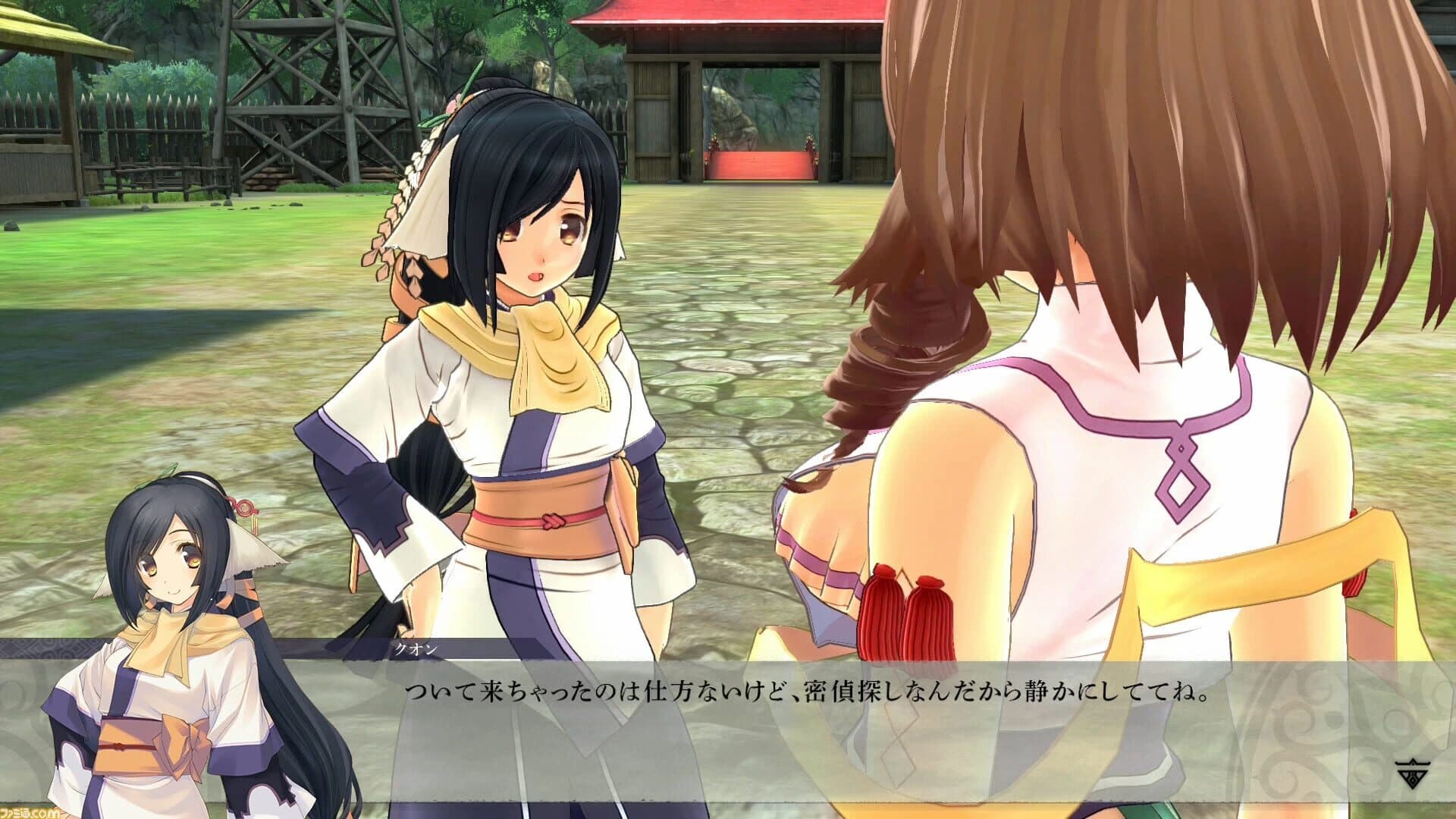
Task: Click the animal-ear headband on the small portrait character
Action: (243, 554)
